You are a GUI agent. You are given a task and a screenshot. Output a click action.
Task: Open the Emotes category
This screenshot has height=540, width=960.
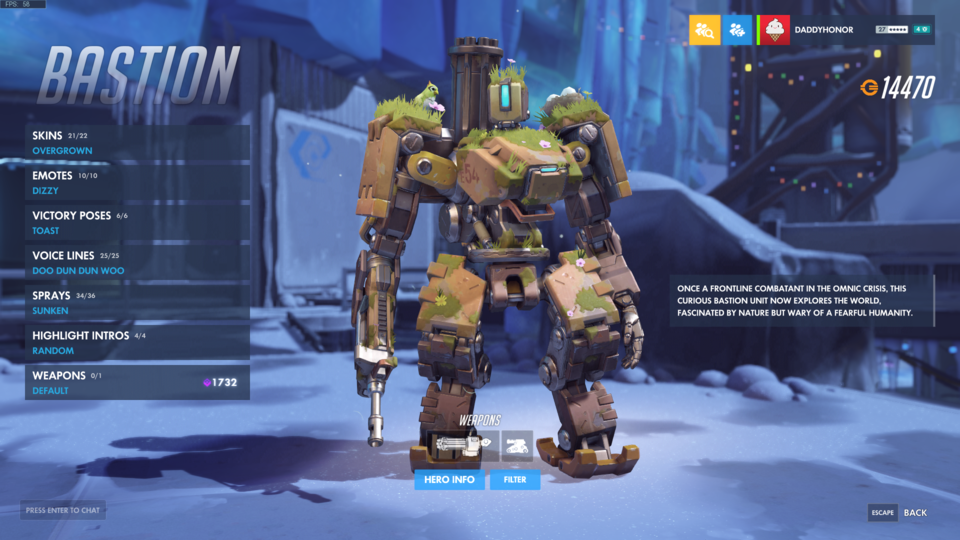tap(137, 183)
